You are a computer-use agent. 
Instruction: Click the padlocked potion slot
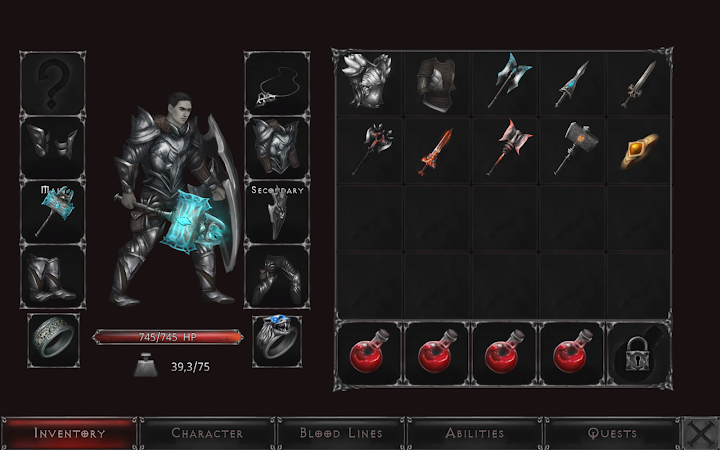tap(640, 353)
